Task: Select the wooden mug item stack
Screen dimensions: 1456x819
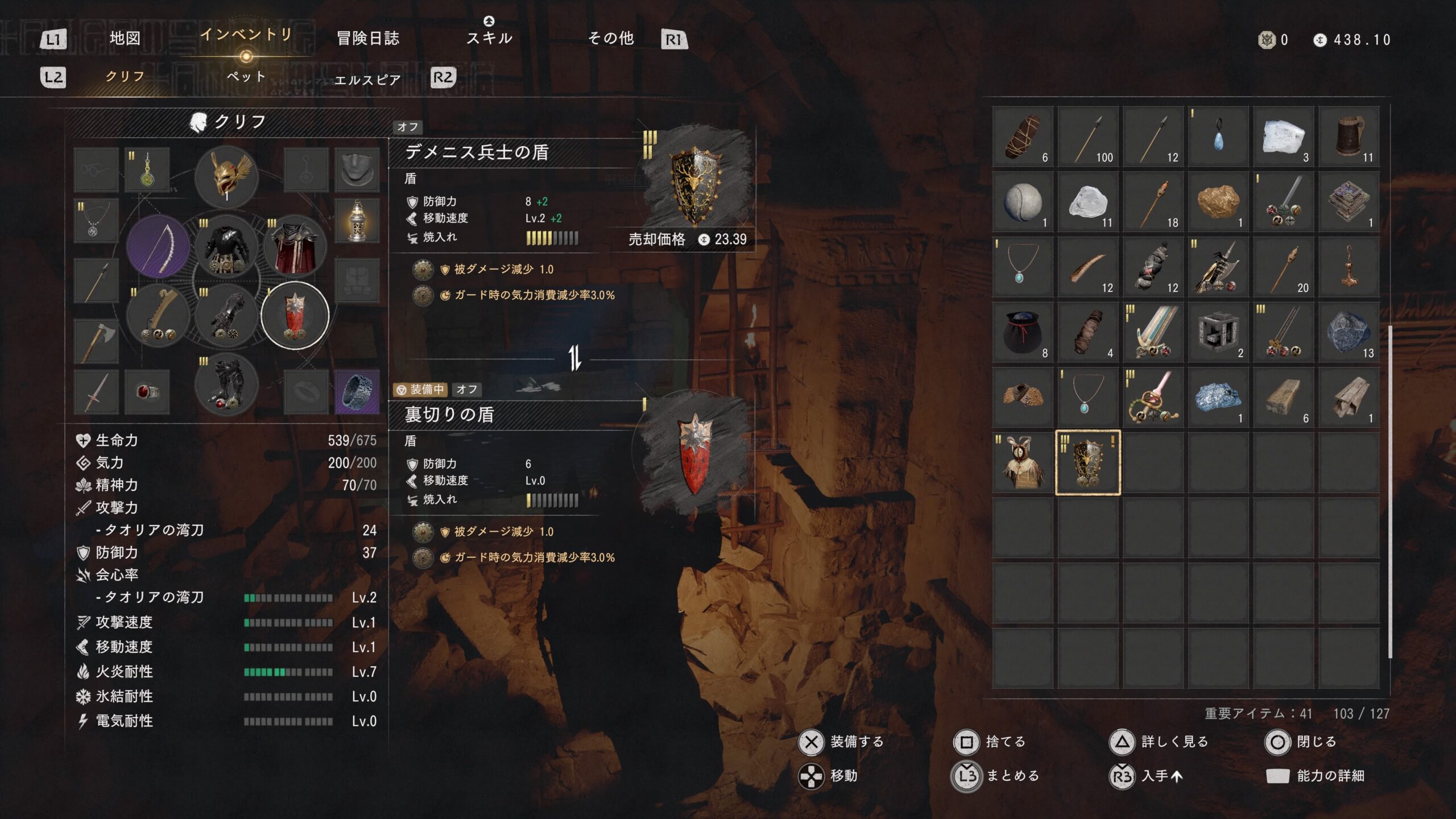Action: pos(1349,137)
